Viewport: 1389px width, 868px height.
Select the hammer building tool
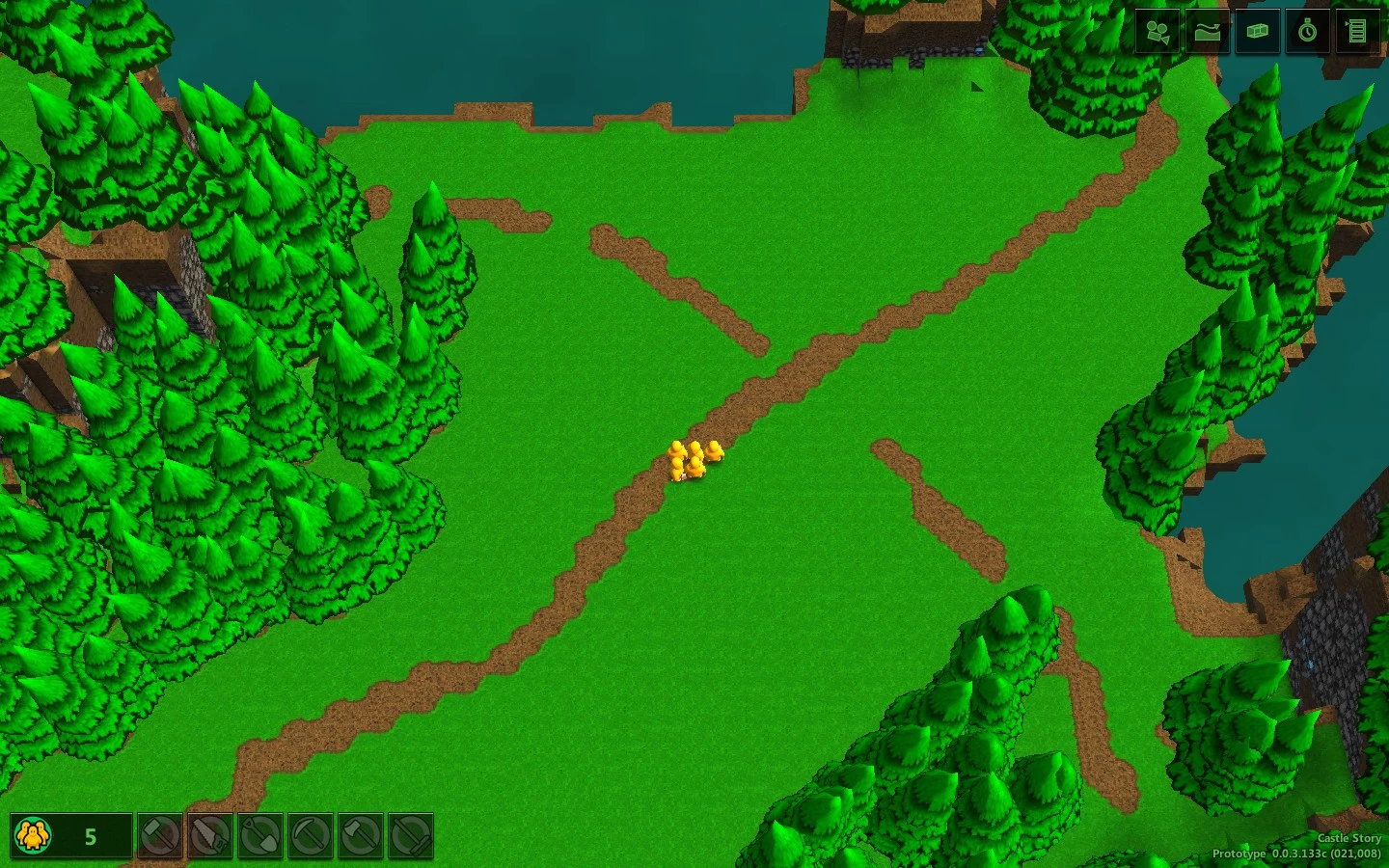click(159, 835)
